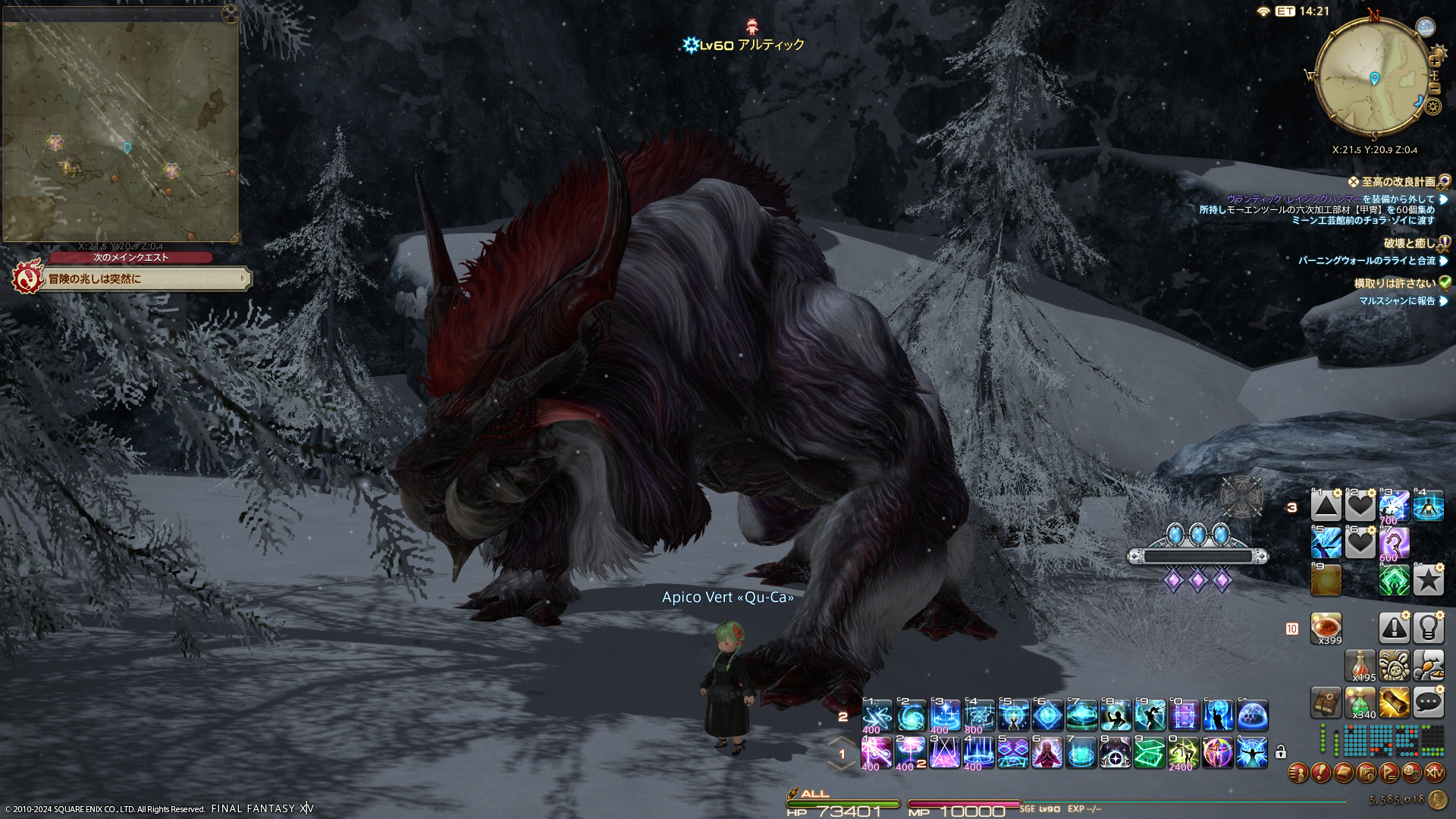Image resolution: width=1456 pixels, height=819 pixels.
Task: Use the red potion stacked x195
Action: (1360, 665)
